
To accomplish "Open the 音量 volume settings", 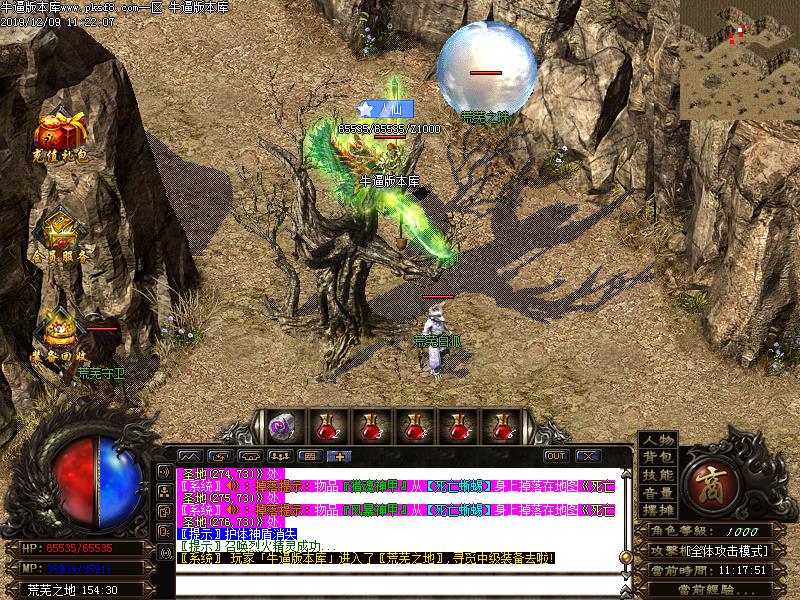I will point(658,493).
